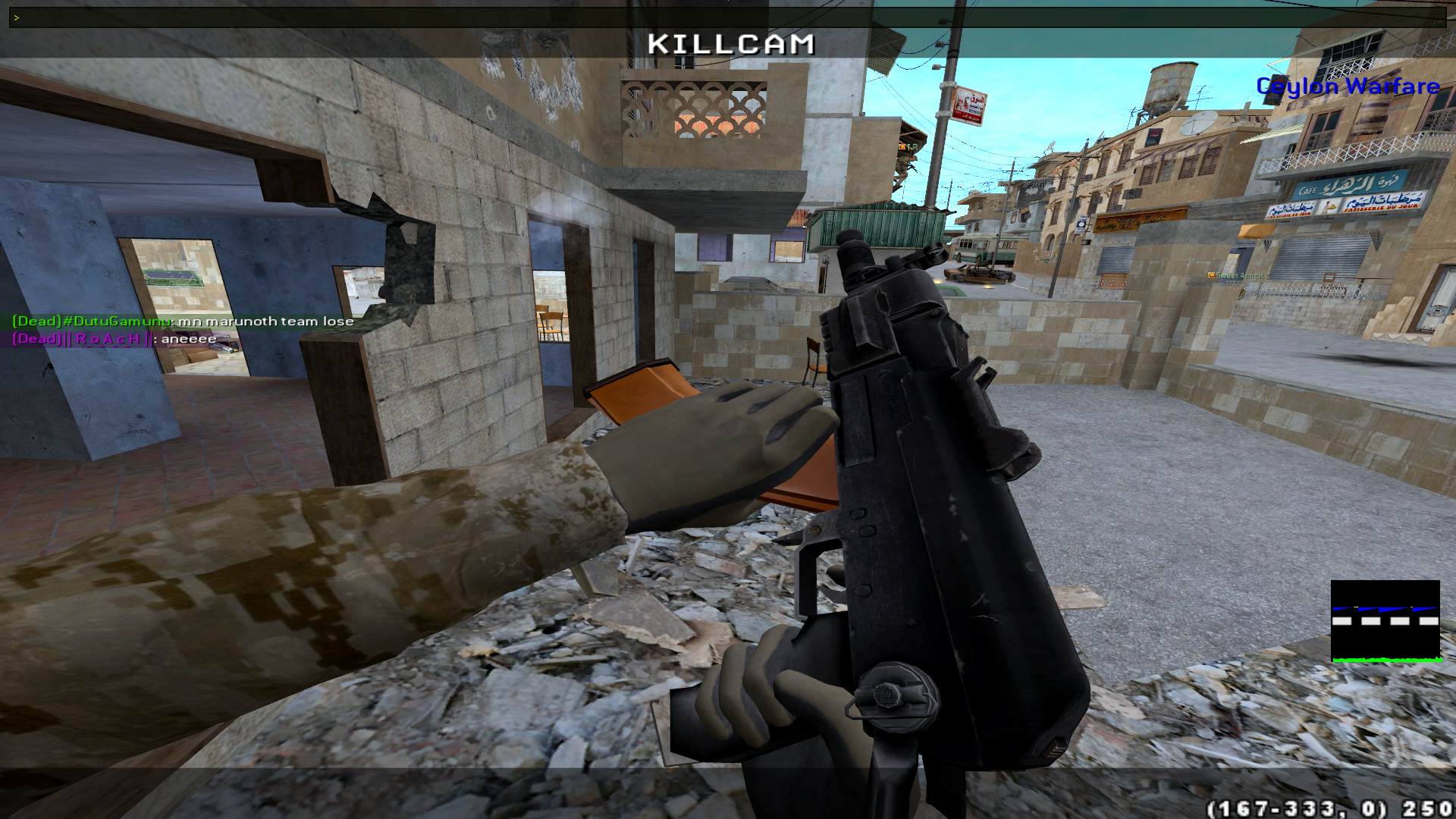Screen dimensions: 1456x819
Task: Click the network lagometer graph
Action: (1385, 621)
